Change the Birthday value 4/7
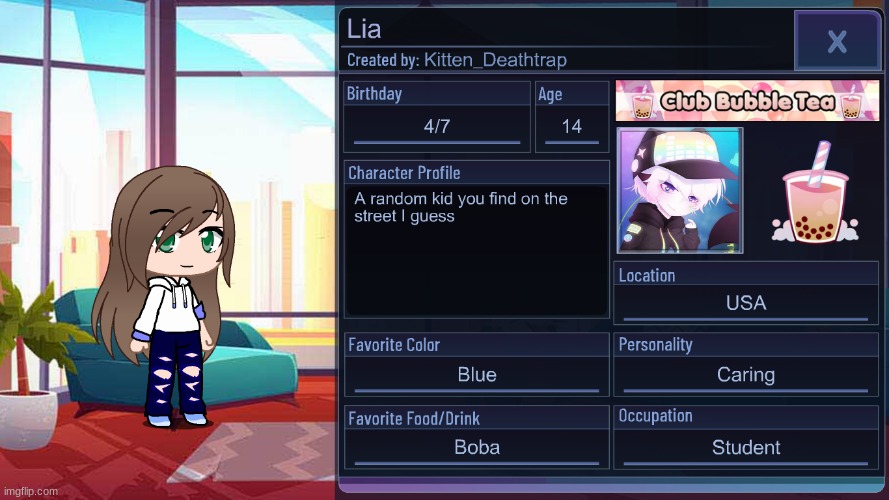889x500 pixels. (x=437, y=127)
